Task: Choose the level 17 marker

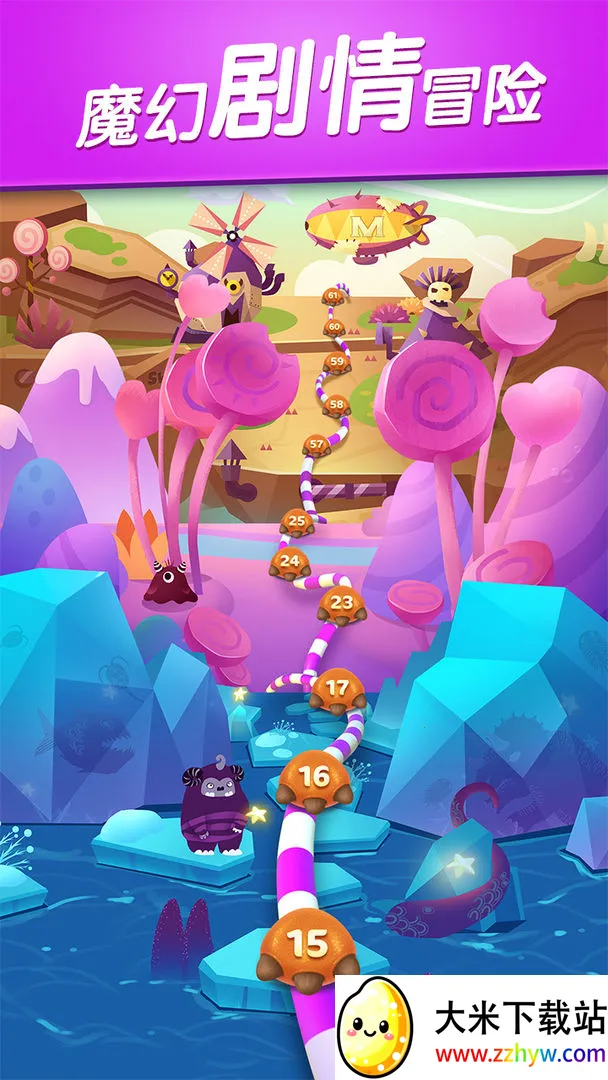Action: click(338, 689)
